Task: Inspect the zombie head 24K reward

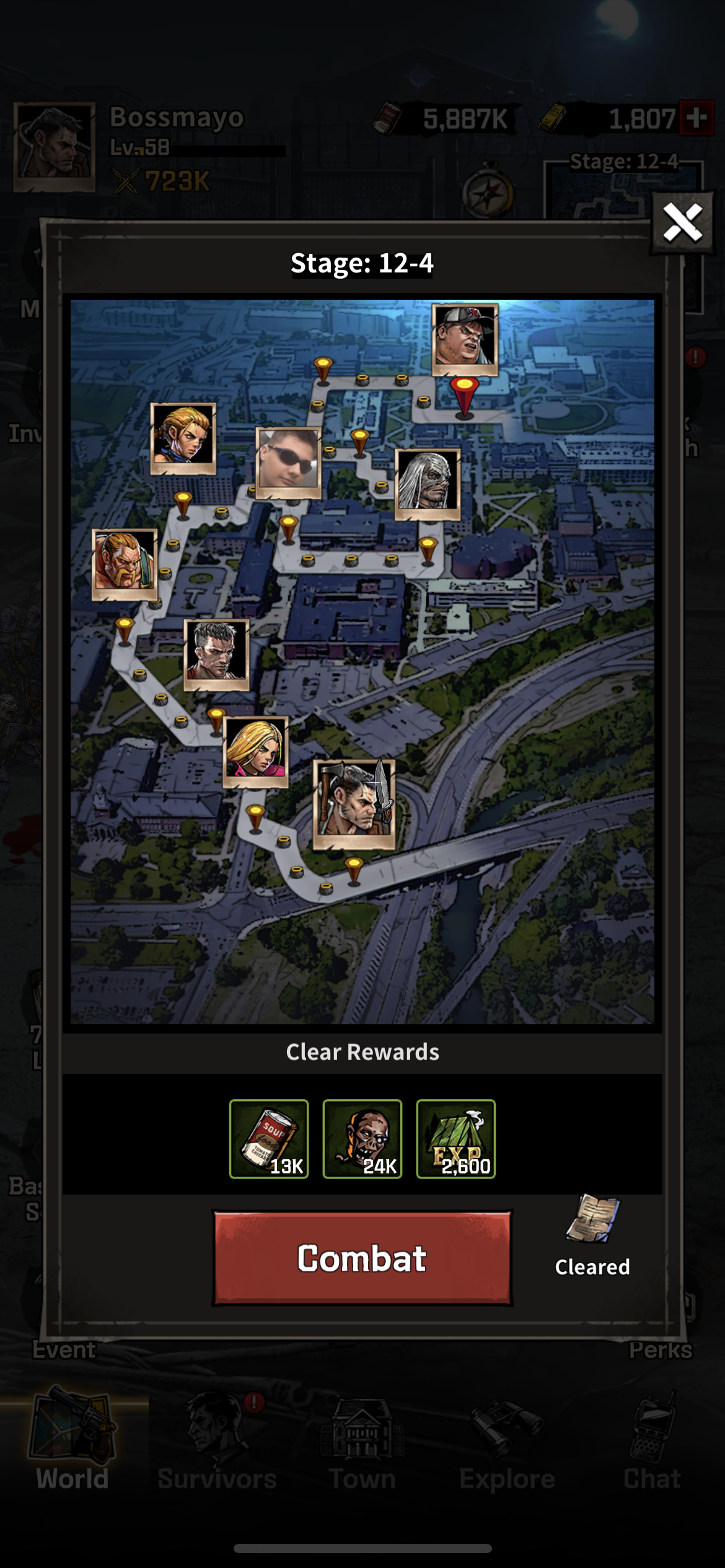Action: click(x=362, y=1138)
